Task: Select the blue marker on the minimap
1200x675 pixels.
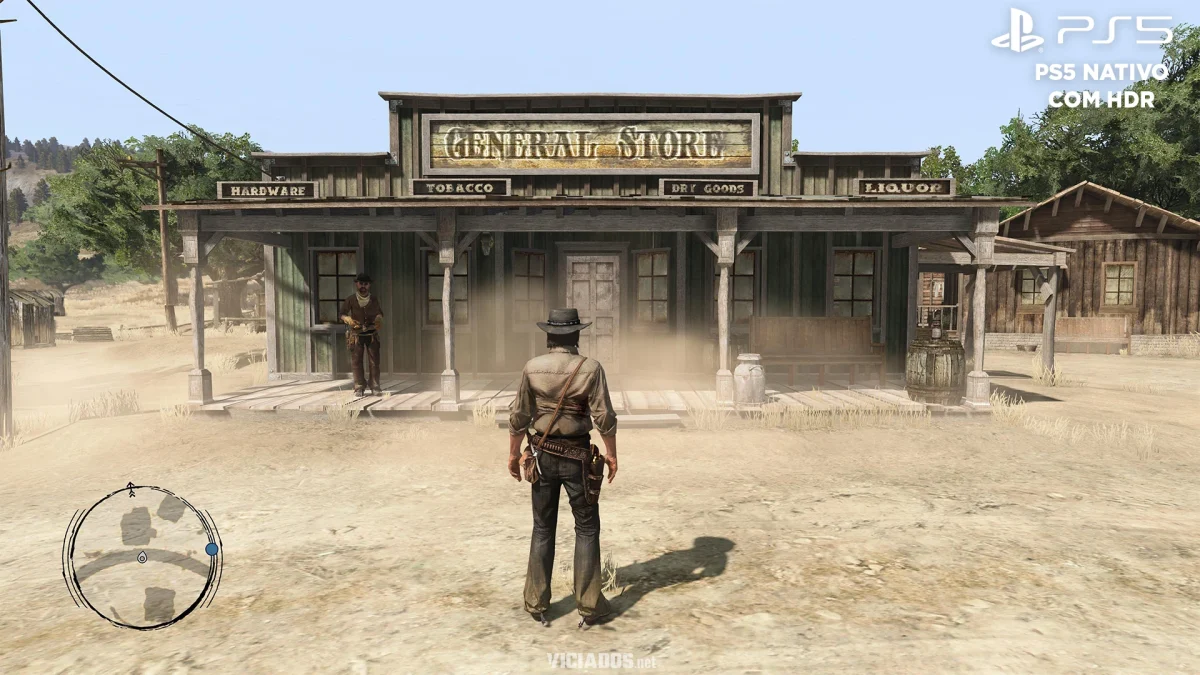Action: point(211,549)
